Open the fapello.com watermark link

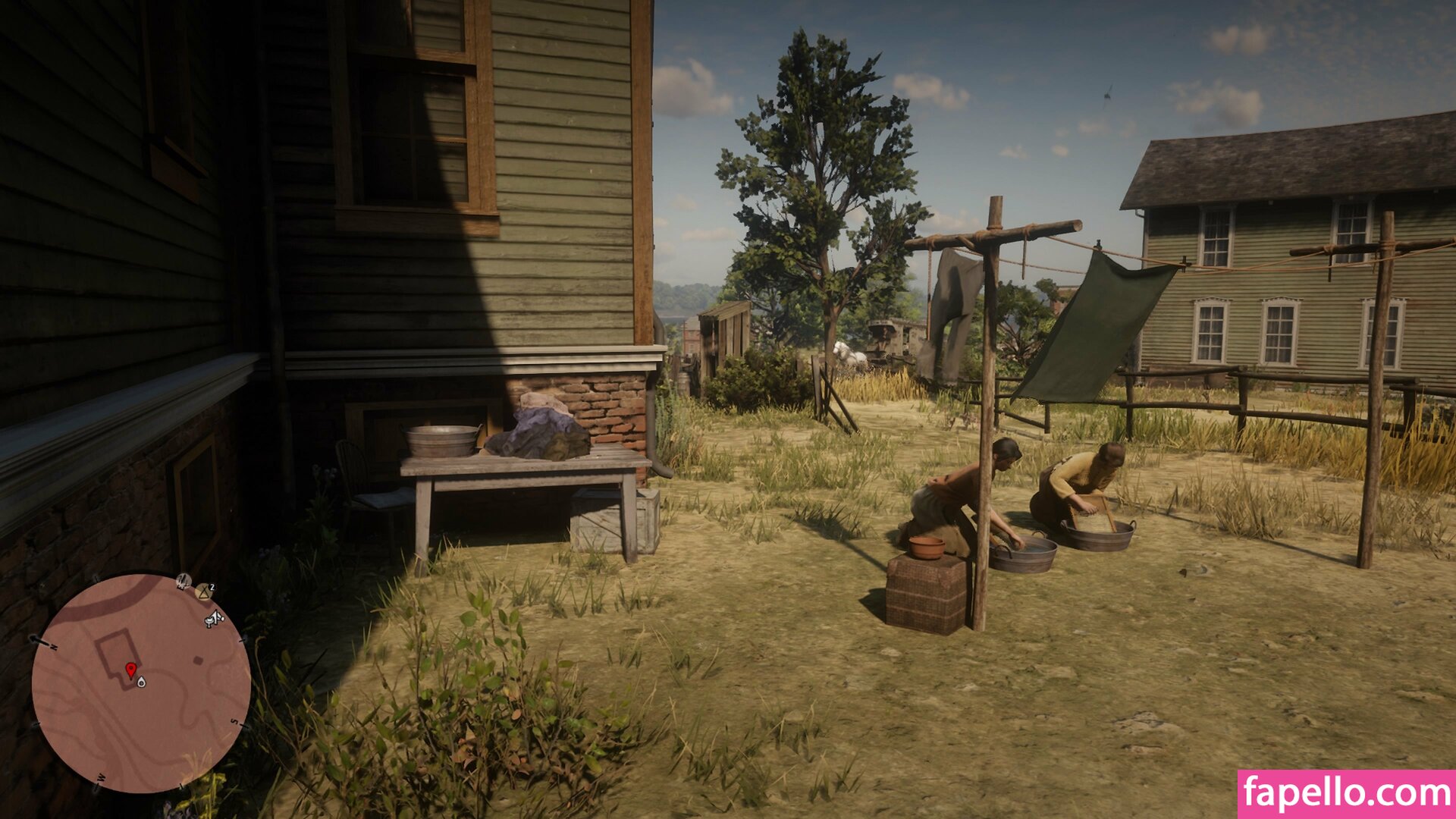pos(1346,794)
